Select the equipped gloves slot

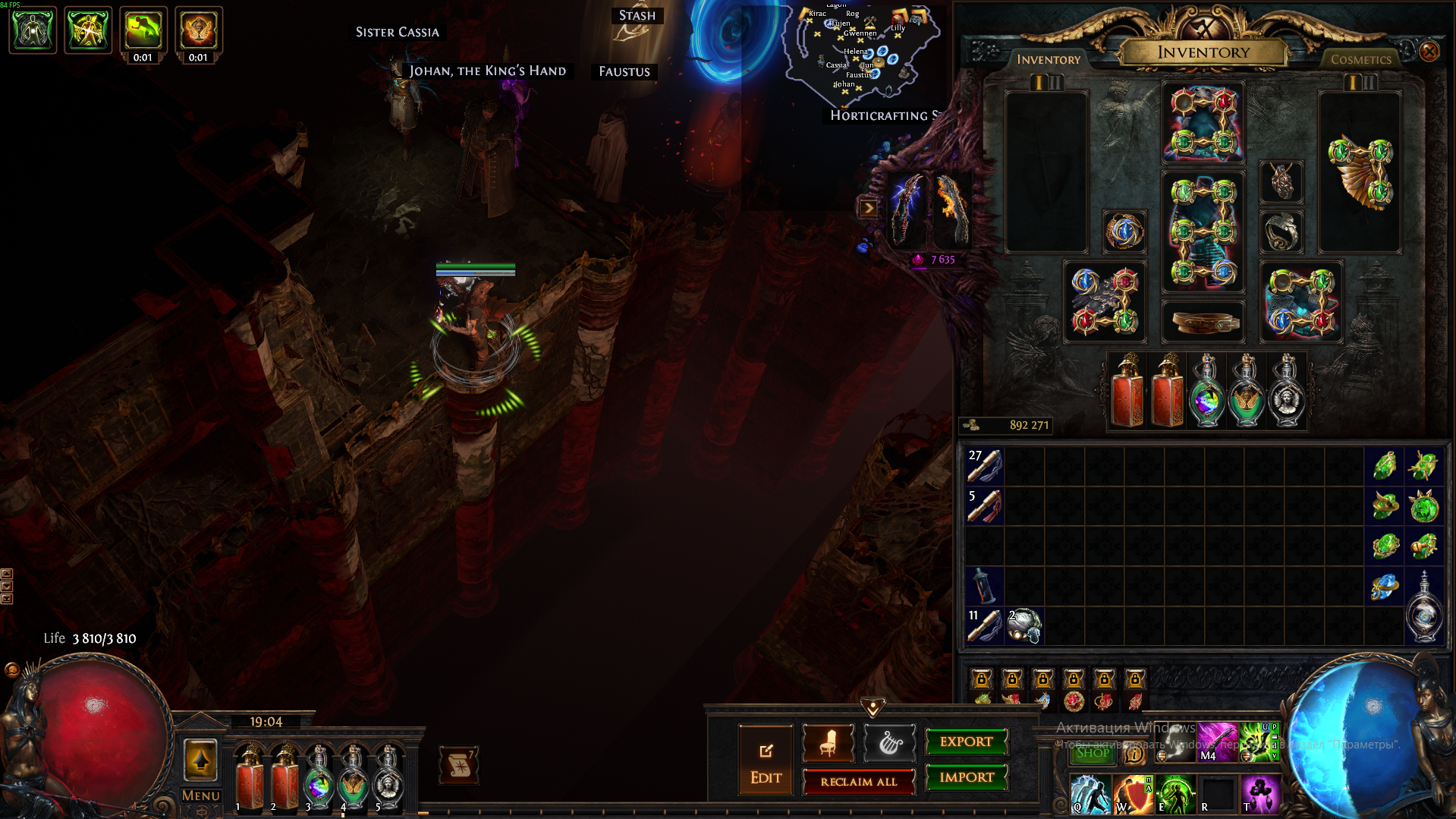1105,302
